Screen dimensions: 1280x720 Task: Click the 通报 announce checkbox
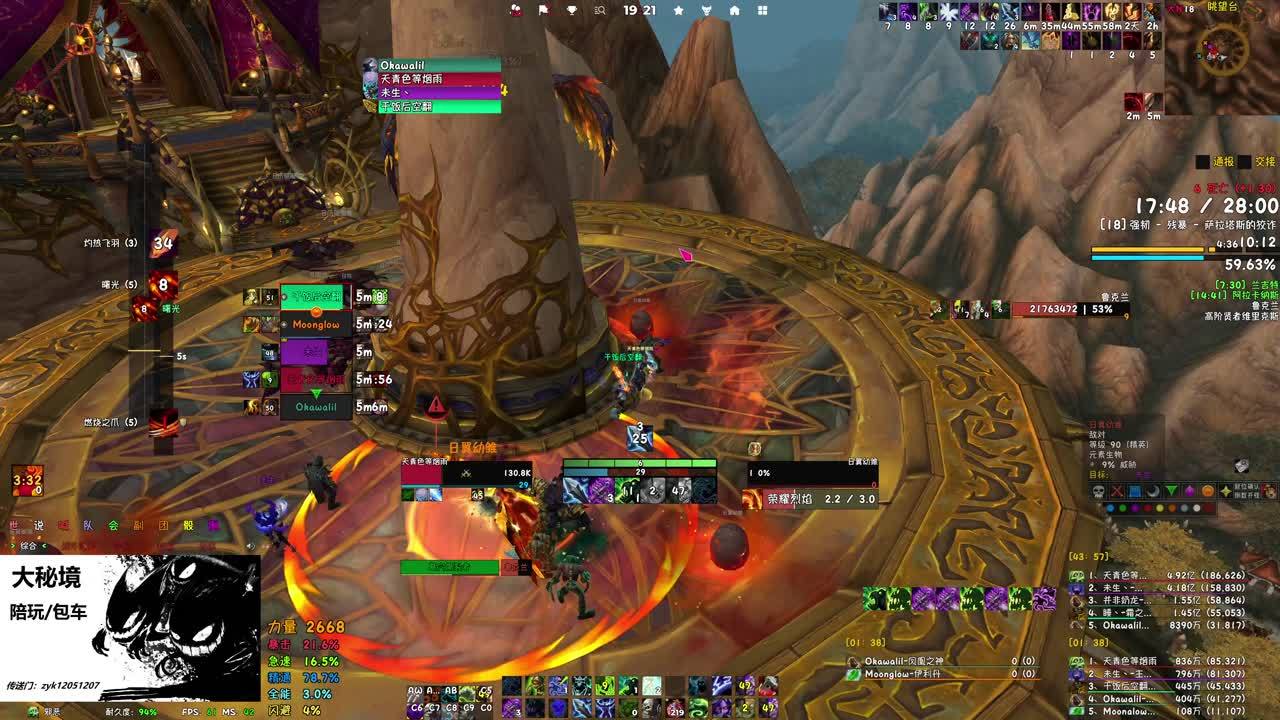point(1203,162)
